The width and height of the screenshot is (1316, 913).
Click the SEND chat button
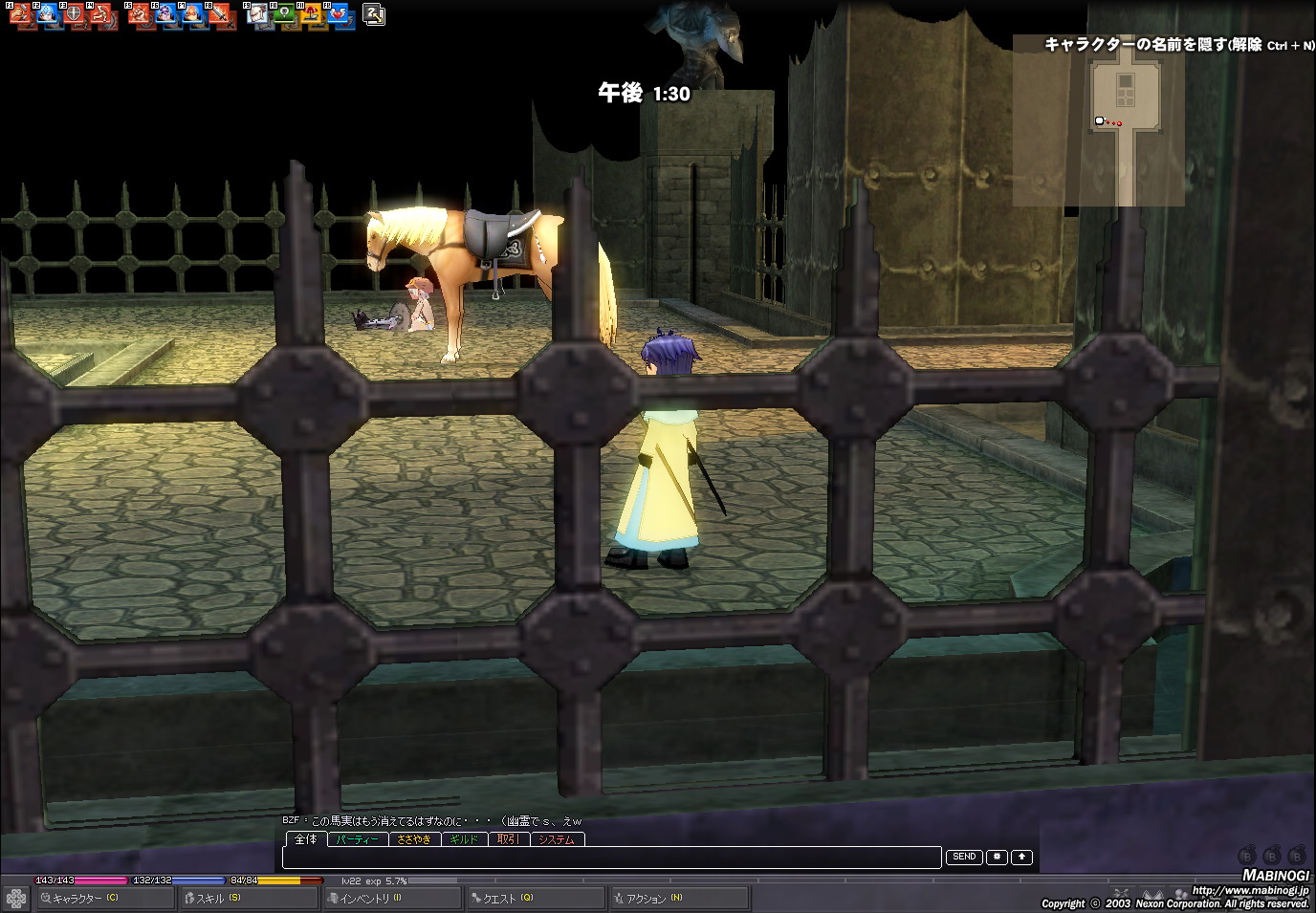(964, 857)
